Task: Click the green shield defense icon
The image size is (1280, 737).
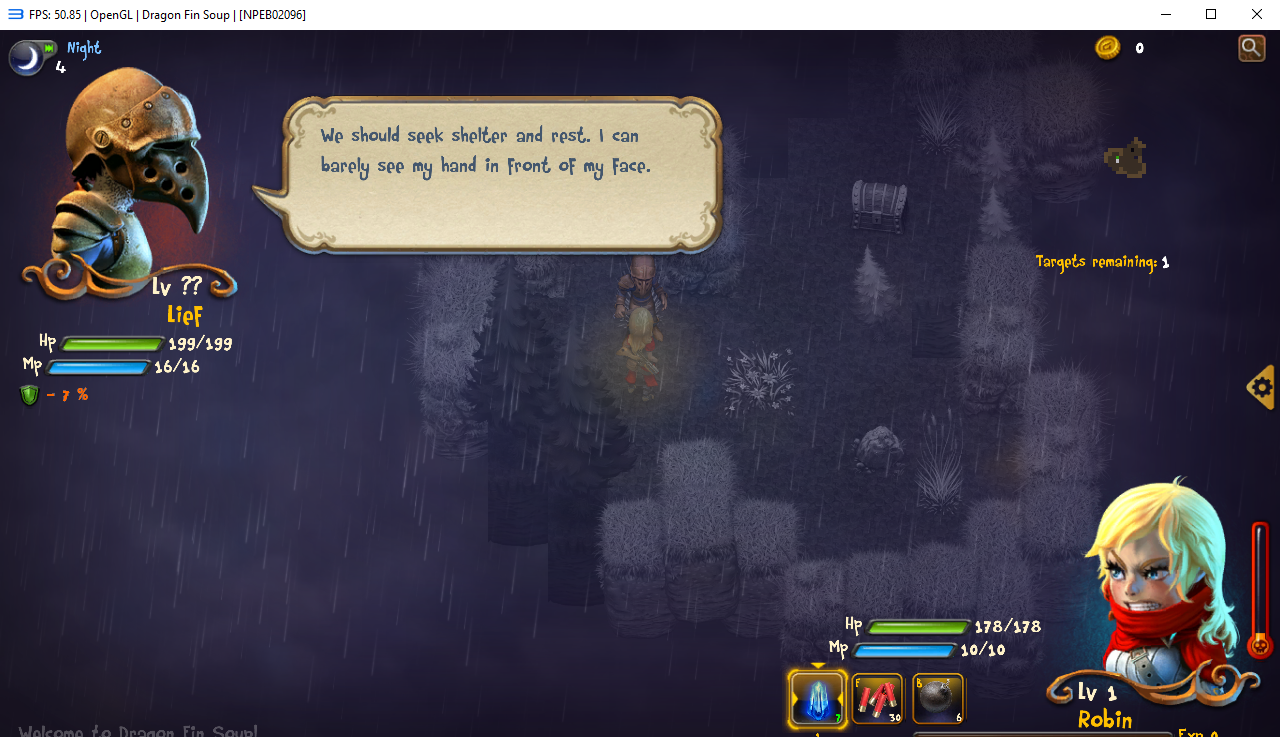Action: pyautogui.click(x=29, y=395)
